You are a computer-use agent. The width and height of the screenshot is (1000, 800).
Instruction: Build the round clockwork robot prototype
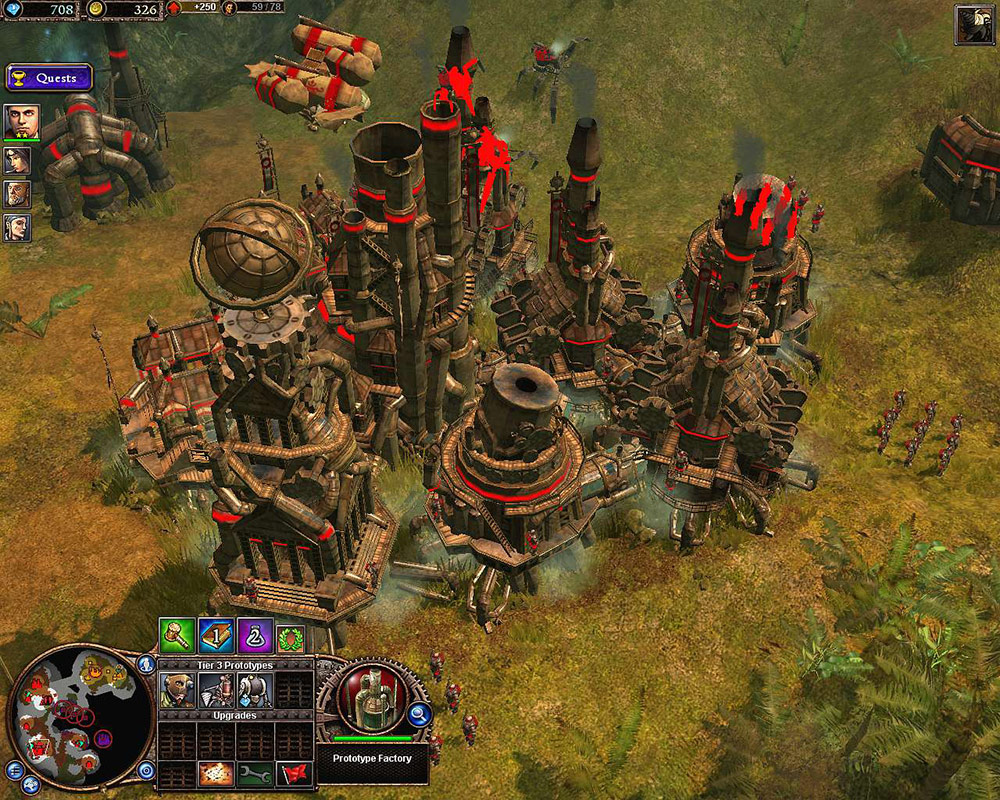254,690
